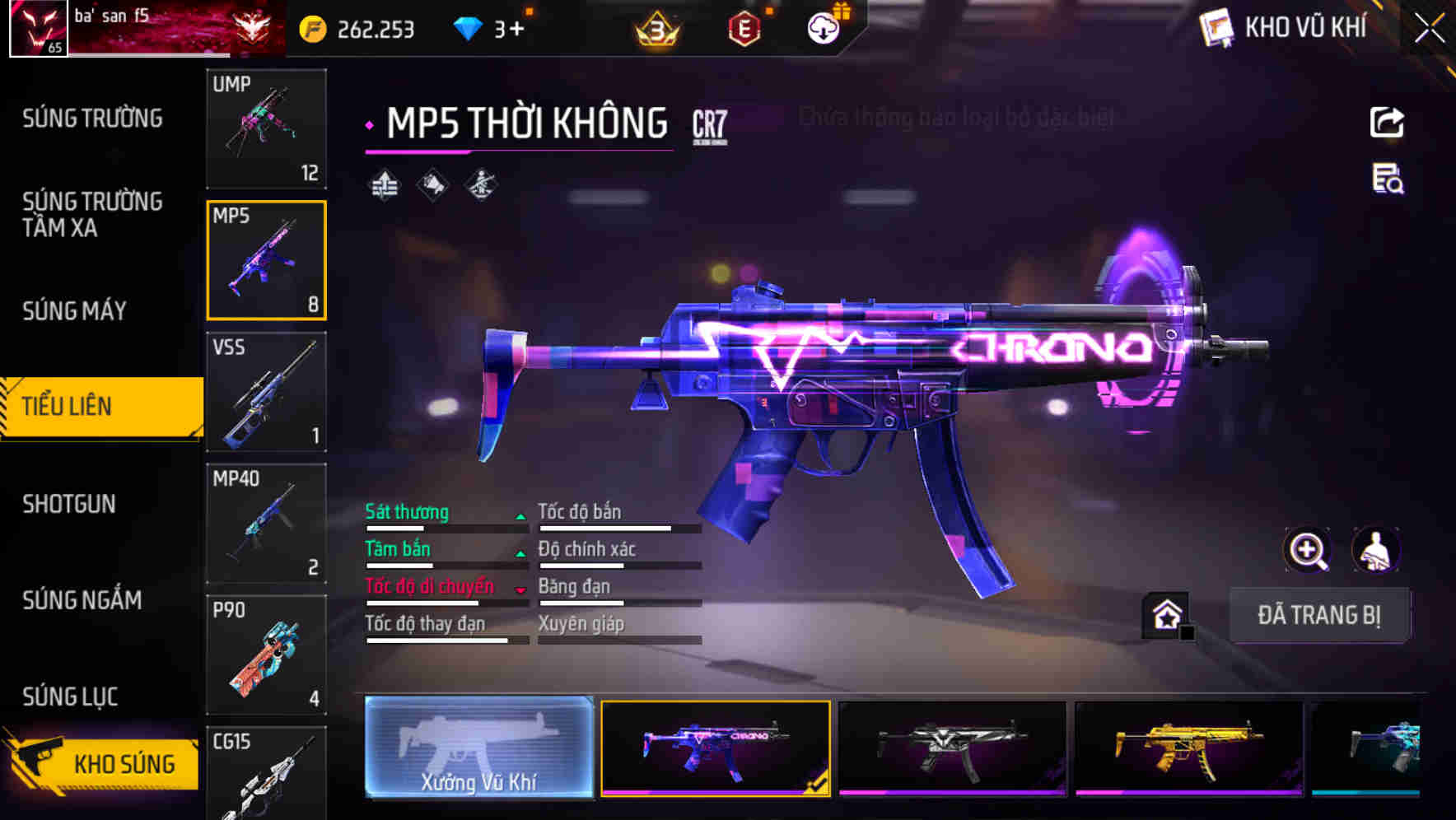Image resolution: width=1456 pixels, height=820 pixels.
Task: Select the upgrade attribute diamond icon
Action: tap(385, 184)
